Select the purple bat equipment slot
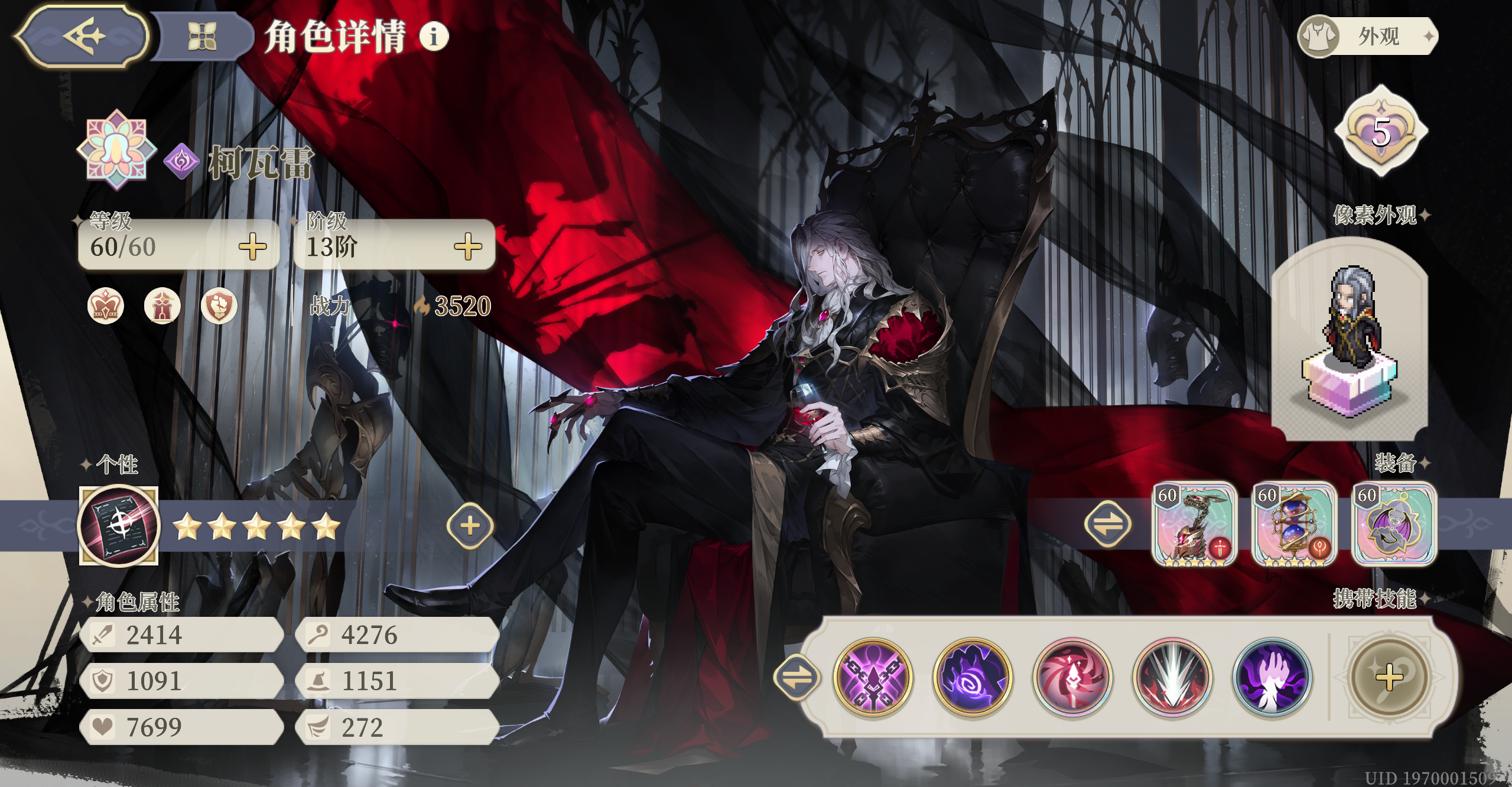 (1394, 524)
